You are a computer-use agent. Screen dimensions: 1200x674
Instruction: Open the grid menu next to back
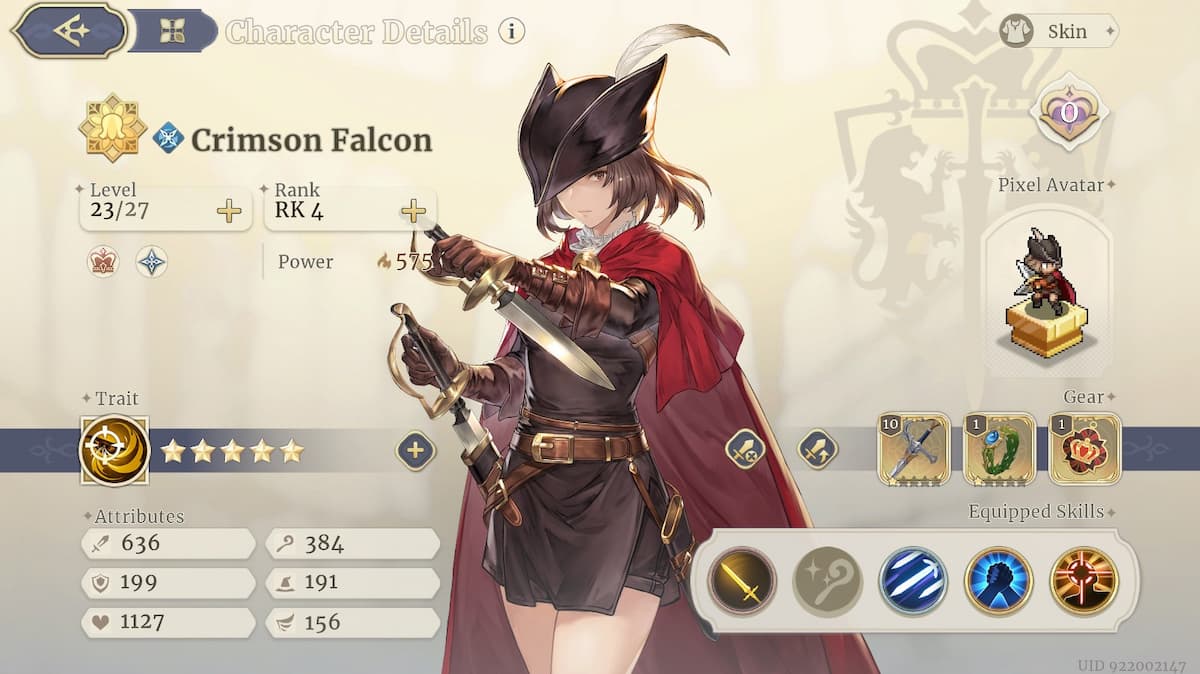coord(172,31)
